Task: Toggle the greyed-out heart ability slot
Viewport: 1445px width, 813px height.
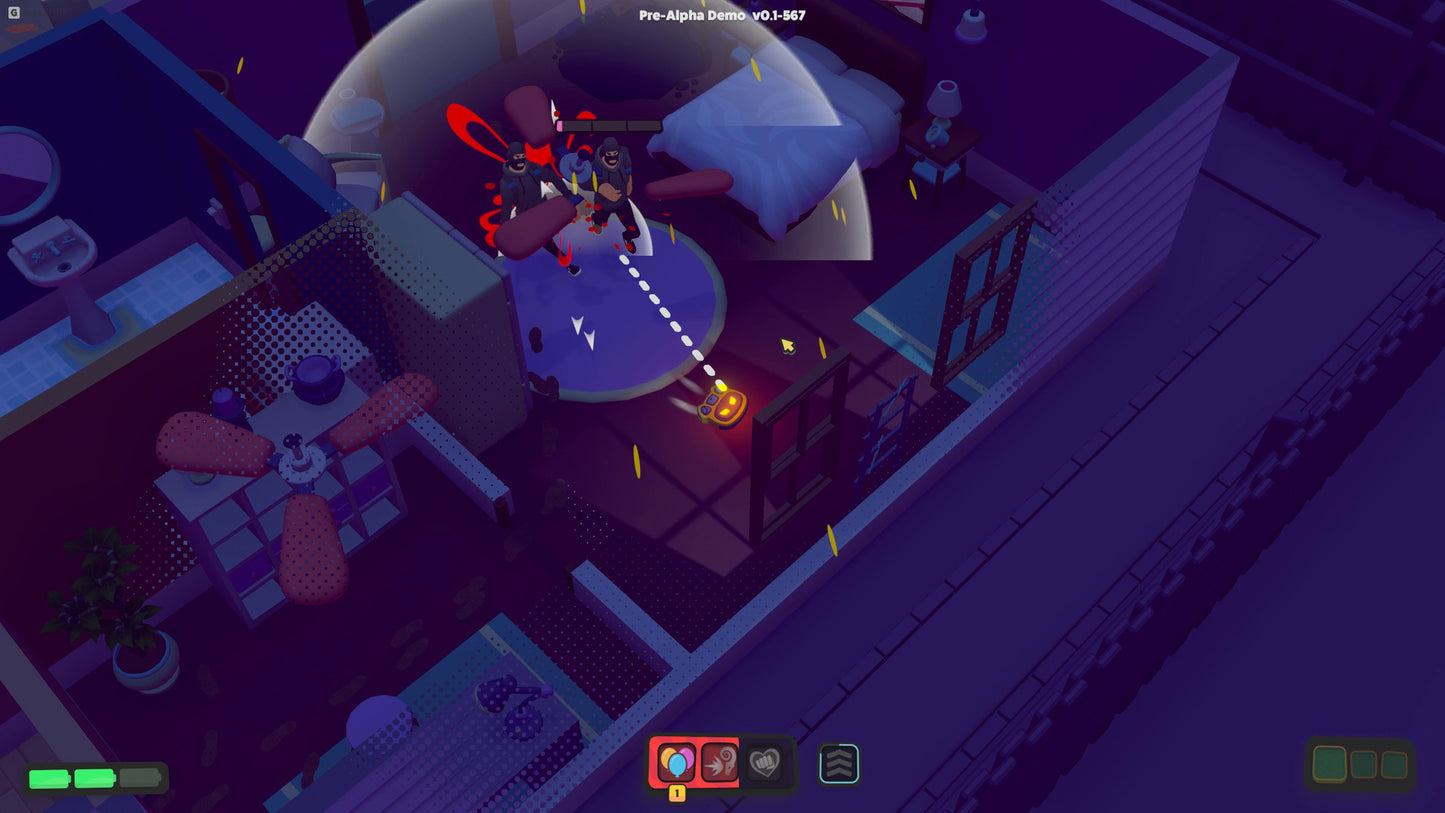Action: tap(763, 764)
